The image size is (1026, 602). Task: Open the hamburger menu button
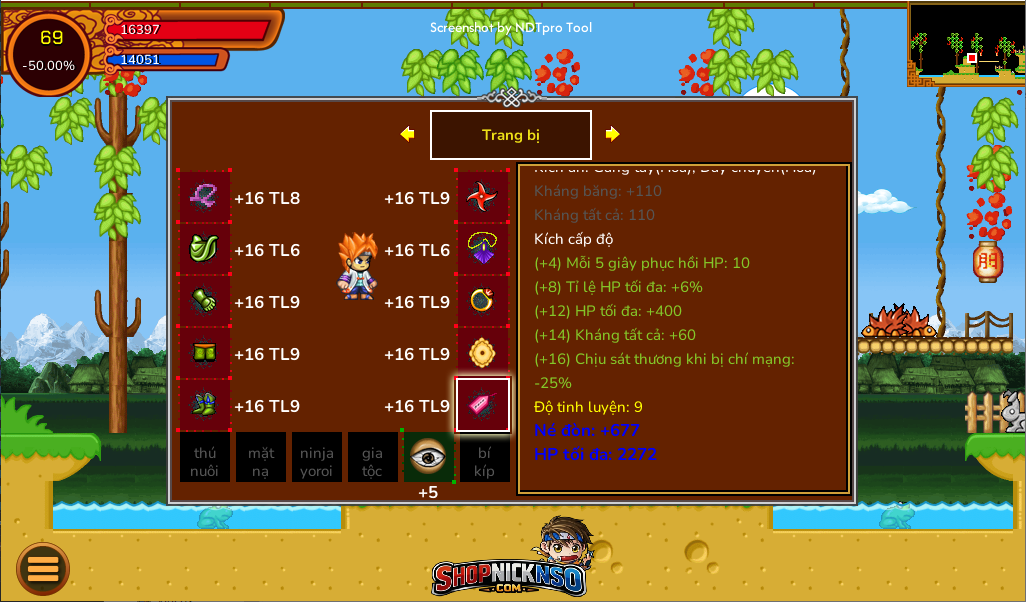tap(43, 569)
